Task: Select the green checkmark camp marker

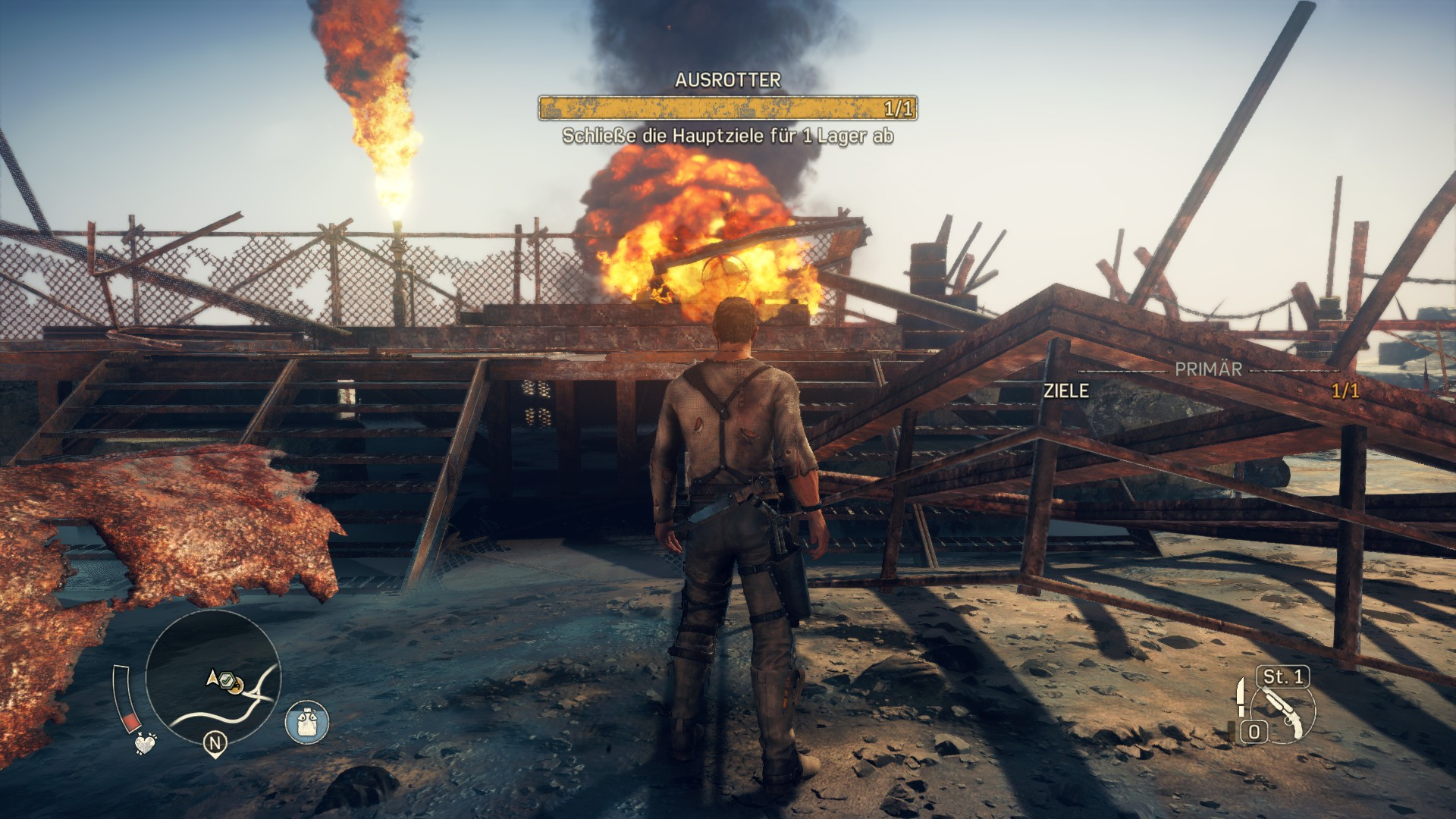Action: click(x=225, y=679)
